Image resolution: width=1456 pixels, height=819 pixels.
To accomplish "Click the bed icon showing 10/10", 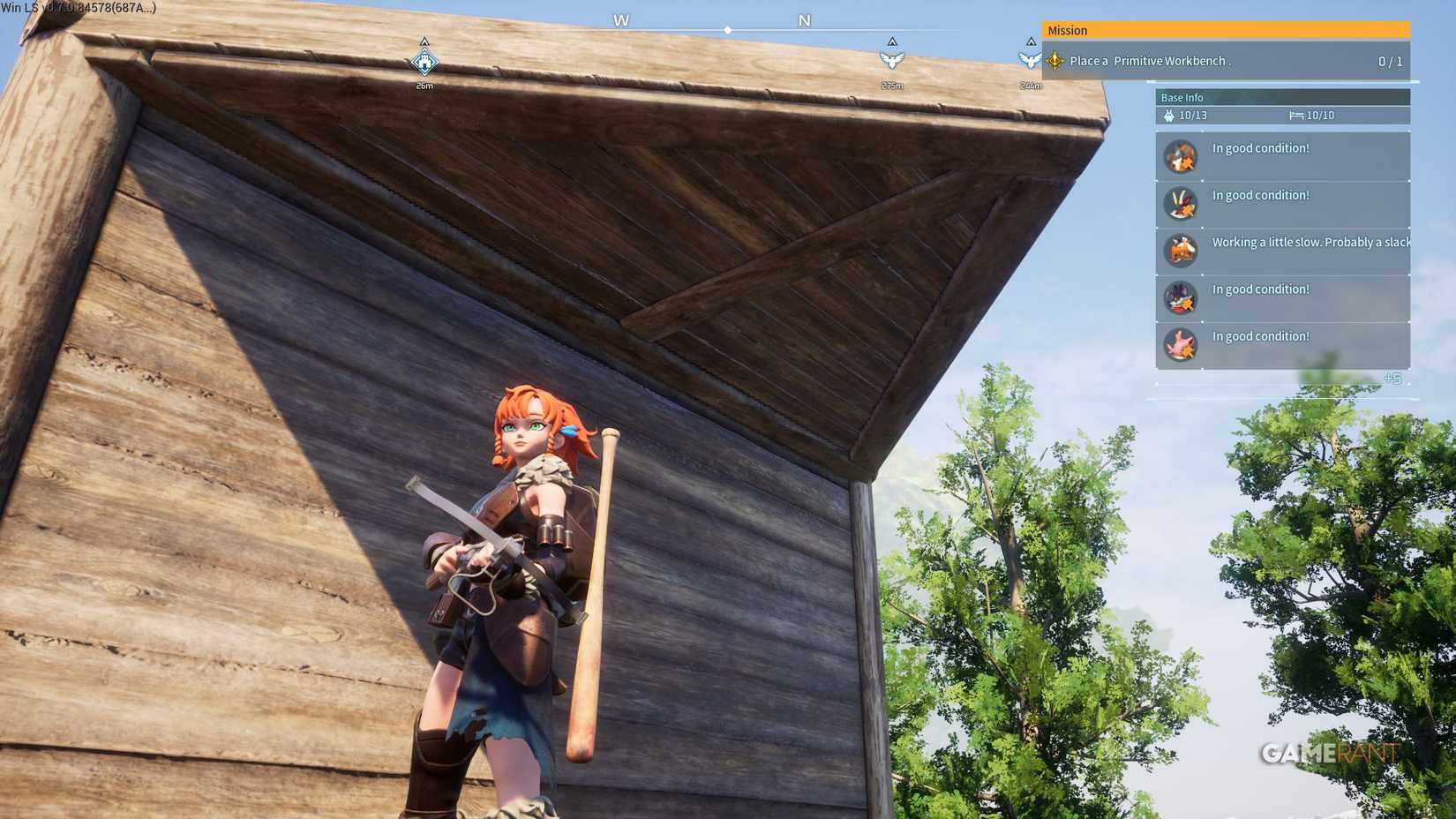I will (x=1295, y=115).
